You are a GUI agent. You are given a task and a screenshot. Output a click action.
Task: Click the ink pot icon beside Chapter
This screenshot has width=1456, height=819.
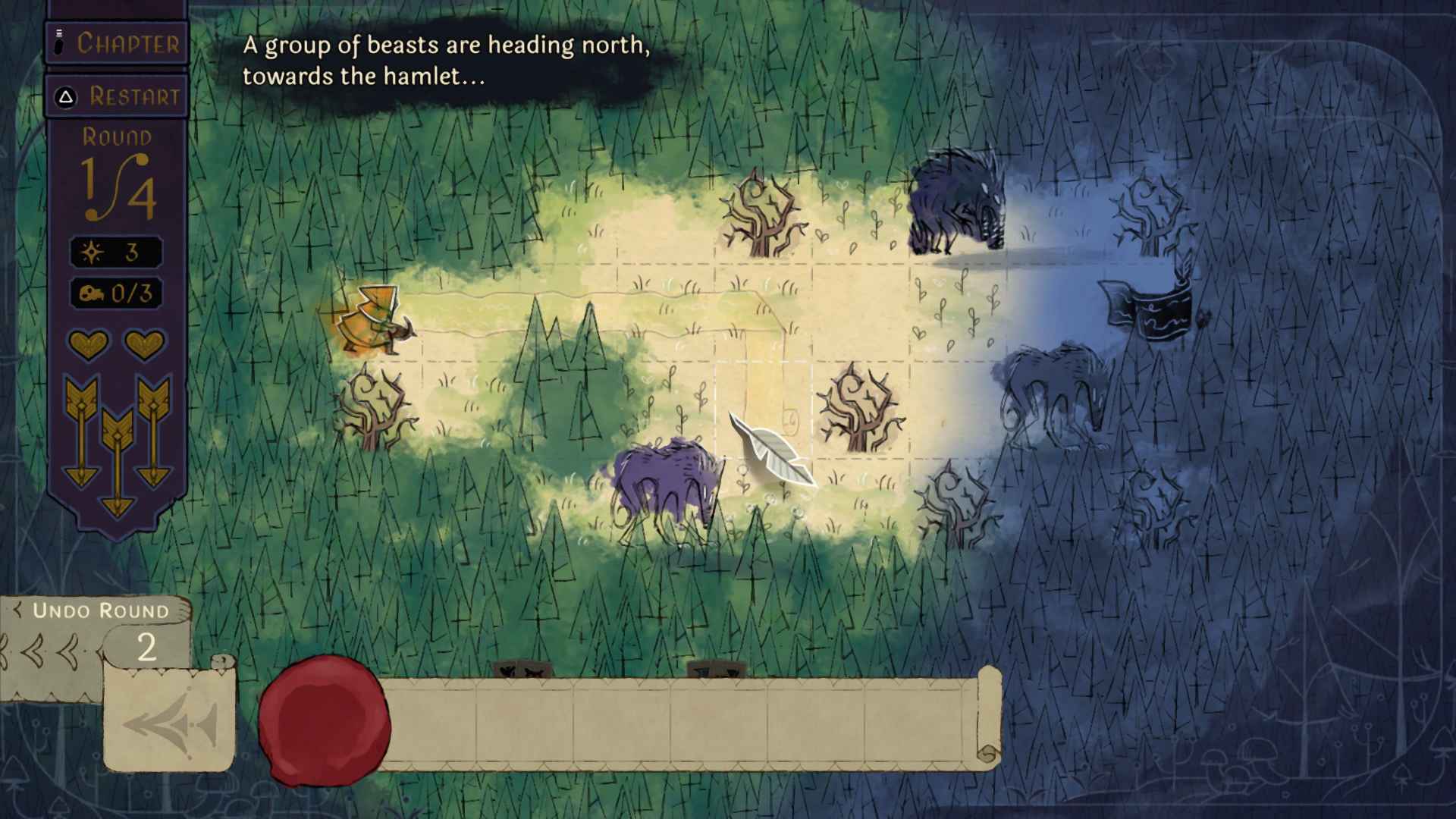58,42
